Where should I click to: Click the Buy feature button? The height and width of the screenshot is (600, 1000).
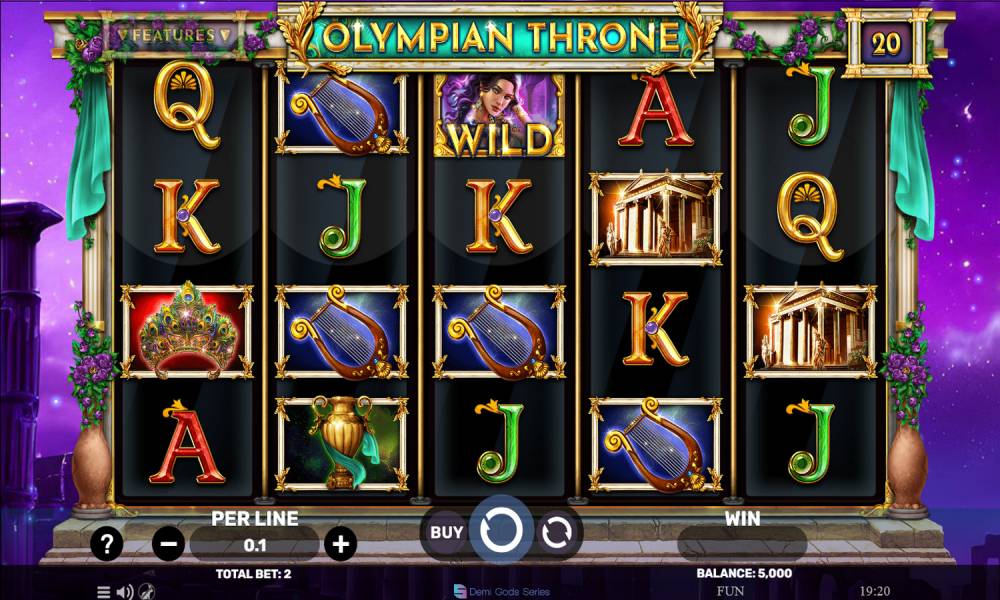point(446,532)
